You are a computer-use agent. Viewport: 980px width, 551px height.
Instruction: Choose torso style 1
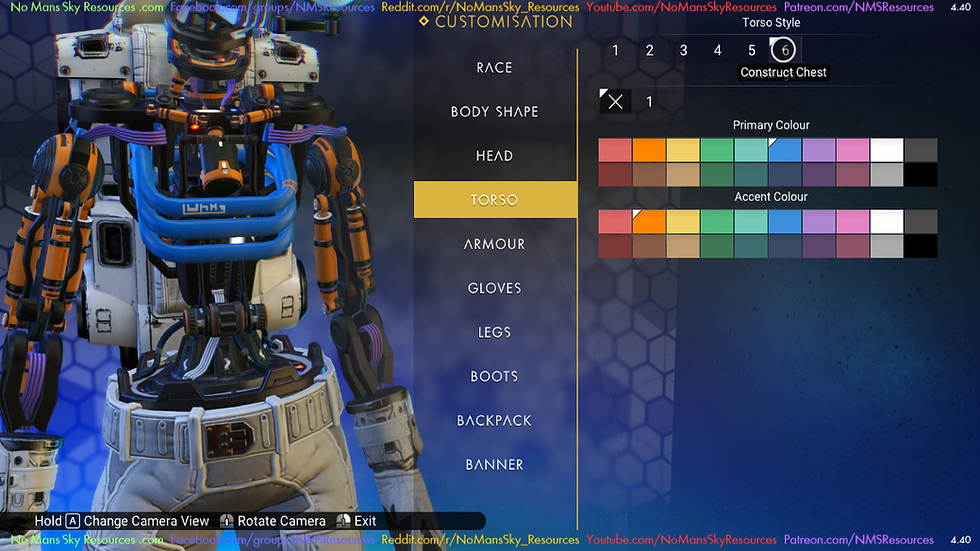tap(616, 51)
